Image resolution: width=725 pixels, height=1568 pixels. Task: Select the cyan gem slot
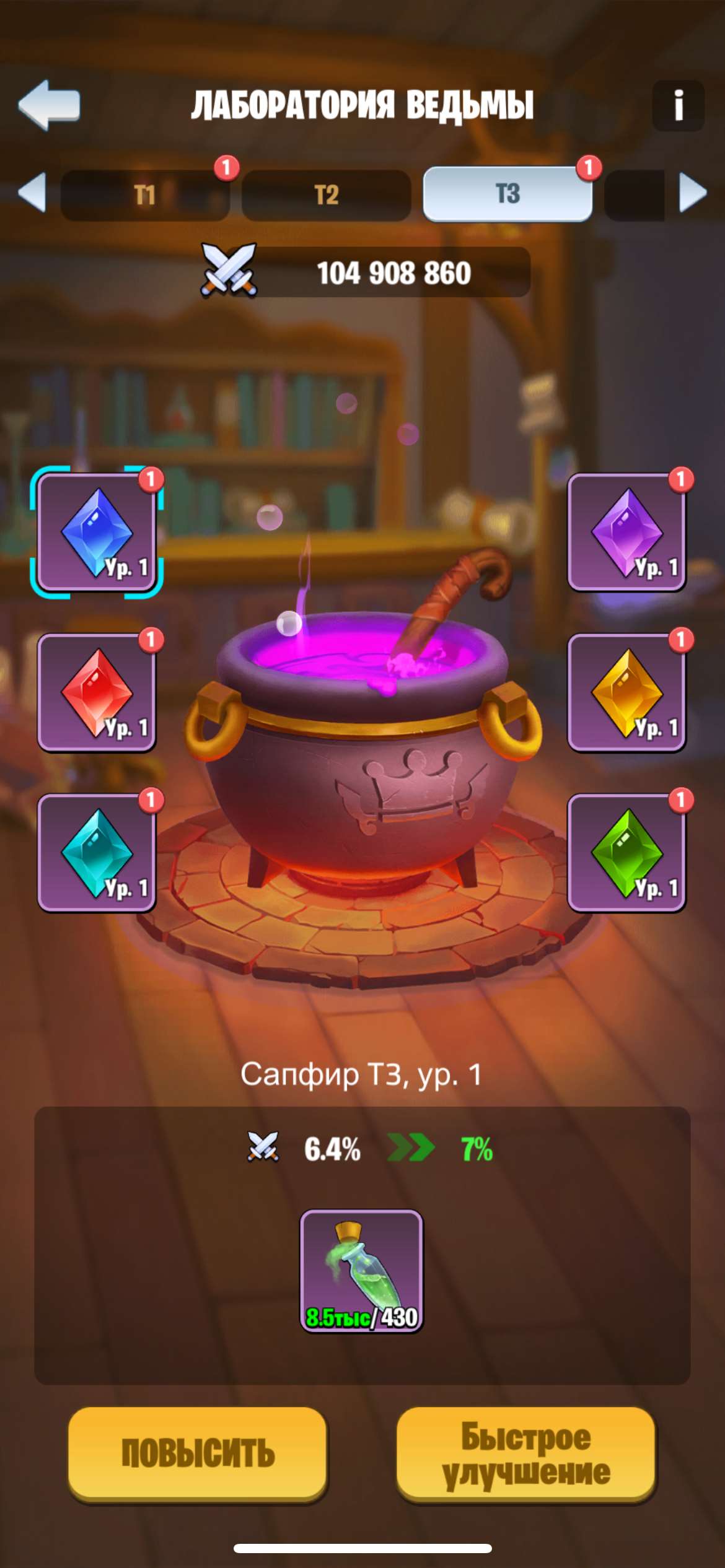tap(97, 853)
